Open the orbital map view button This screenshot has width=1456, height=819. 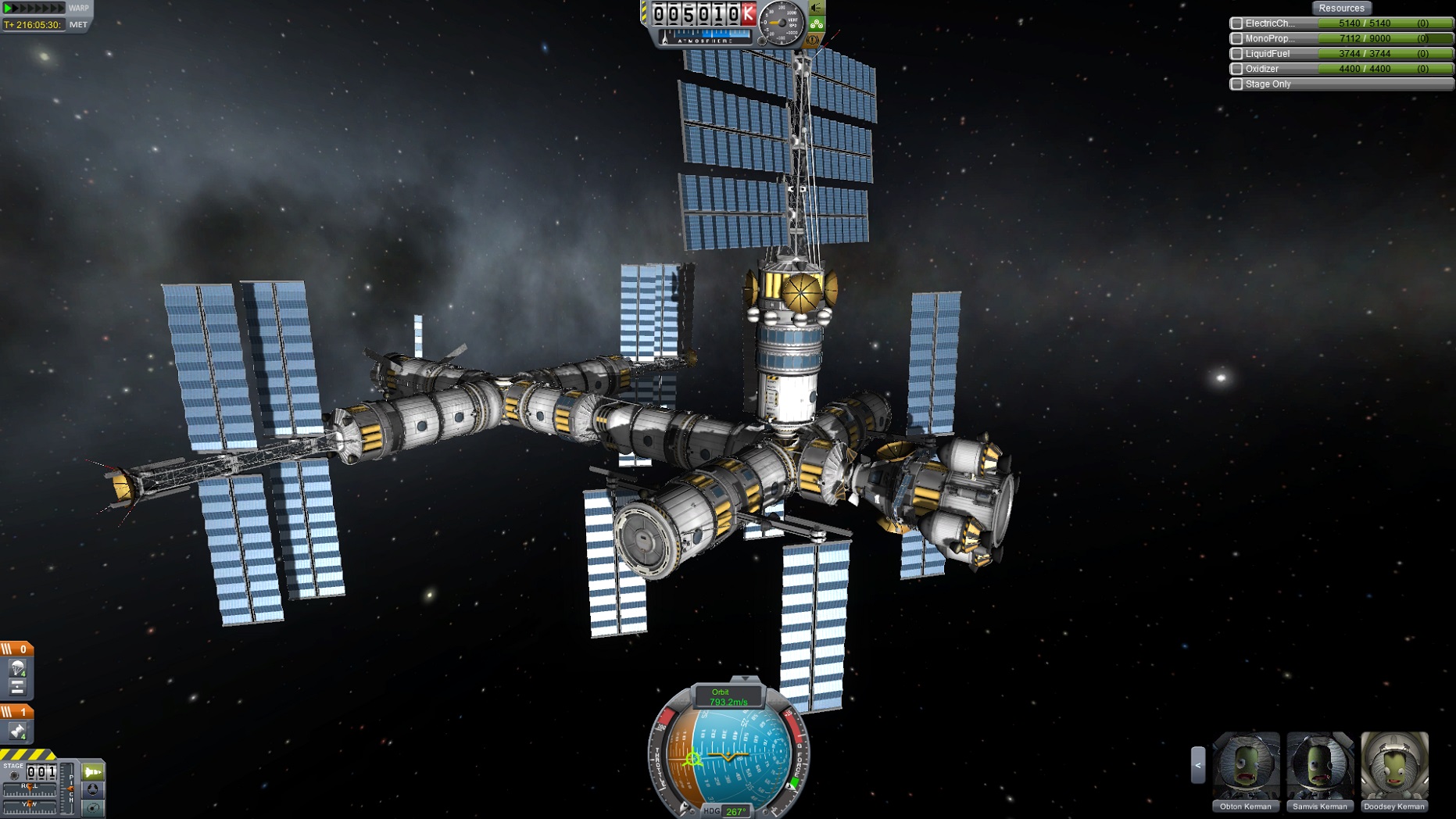93,808
